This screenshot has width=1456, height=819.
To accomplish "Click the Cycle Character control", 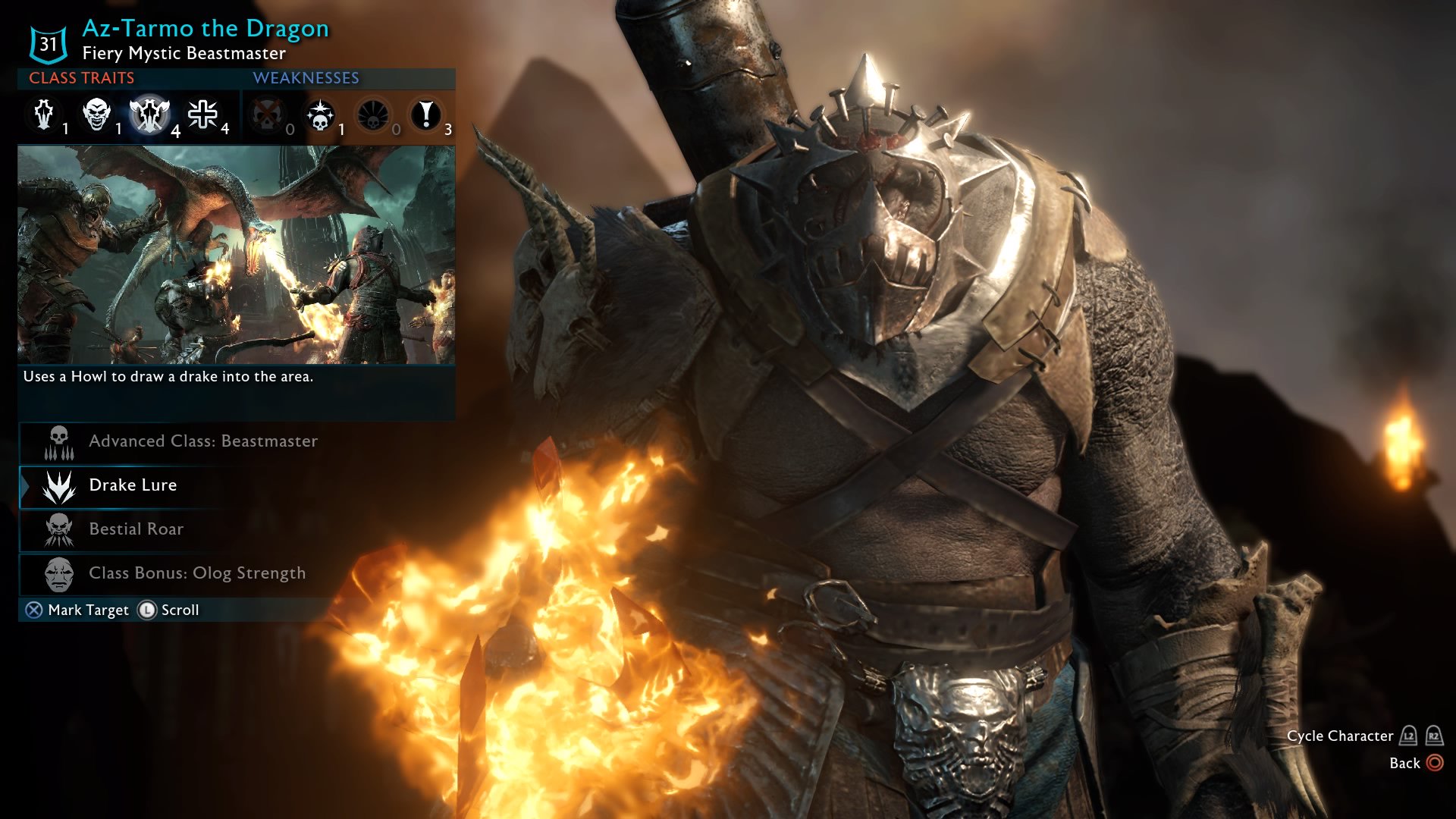I will [1340, 736].
